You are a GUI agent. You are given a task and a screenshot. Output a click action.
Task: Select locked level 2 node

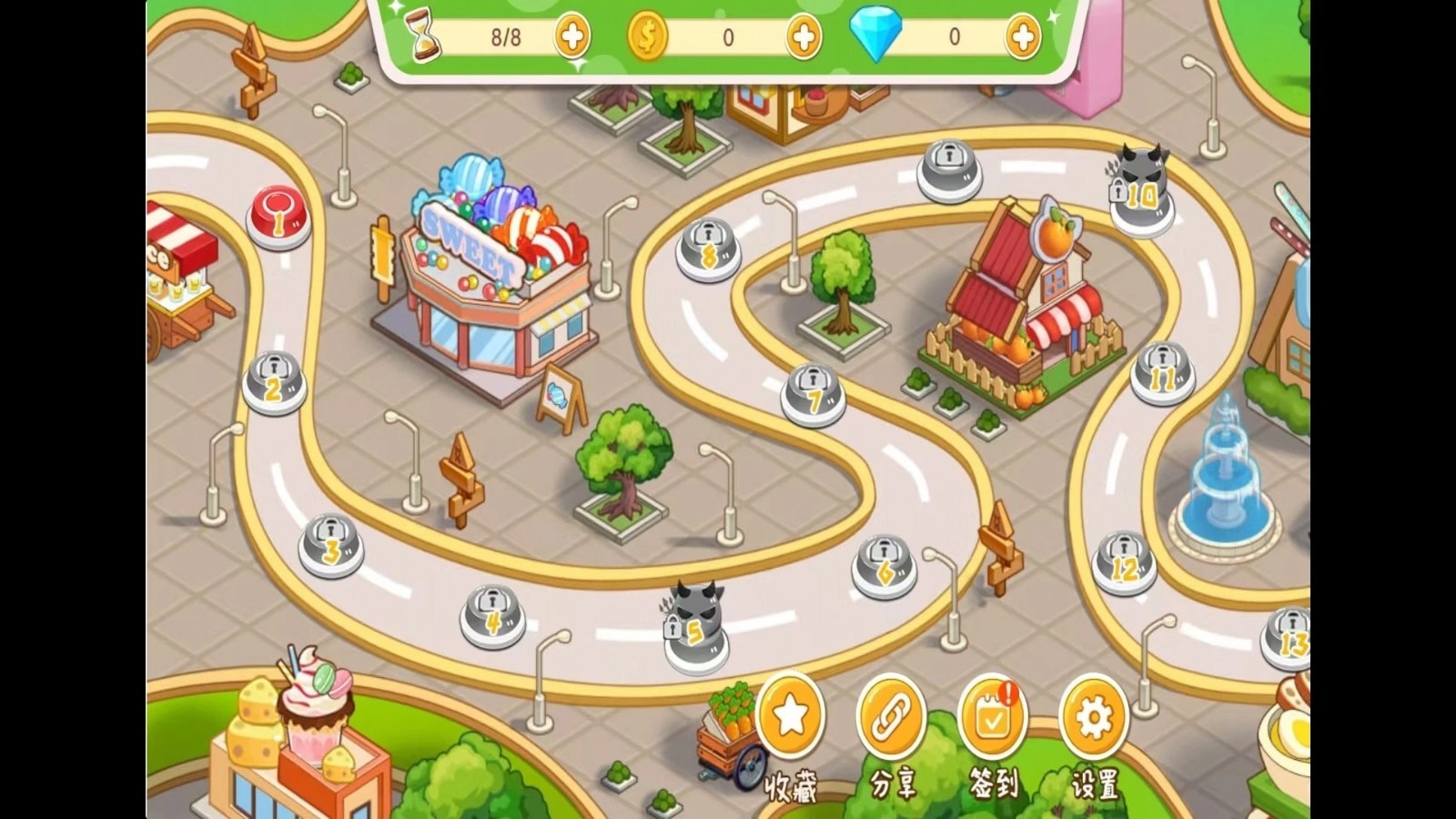tap(274, 383)
